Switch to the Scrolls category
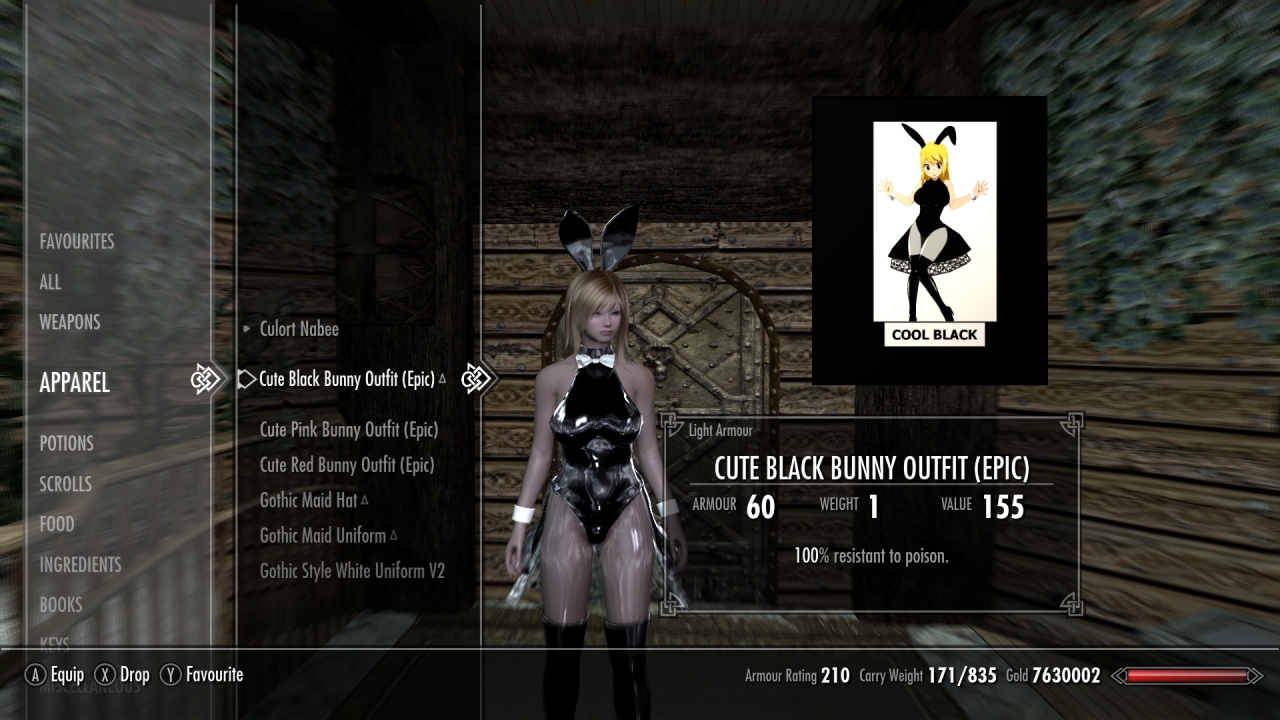 (65, 484)
